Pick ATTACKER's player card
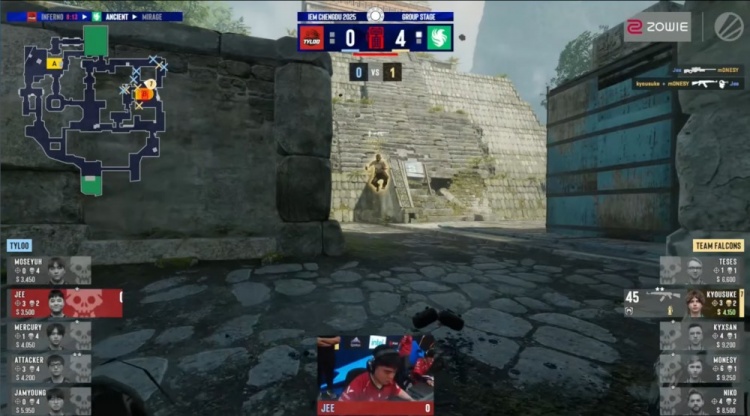Screen dimensions: 750x416 click(48, 368)
